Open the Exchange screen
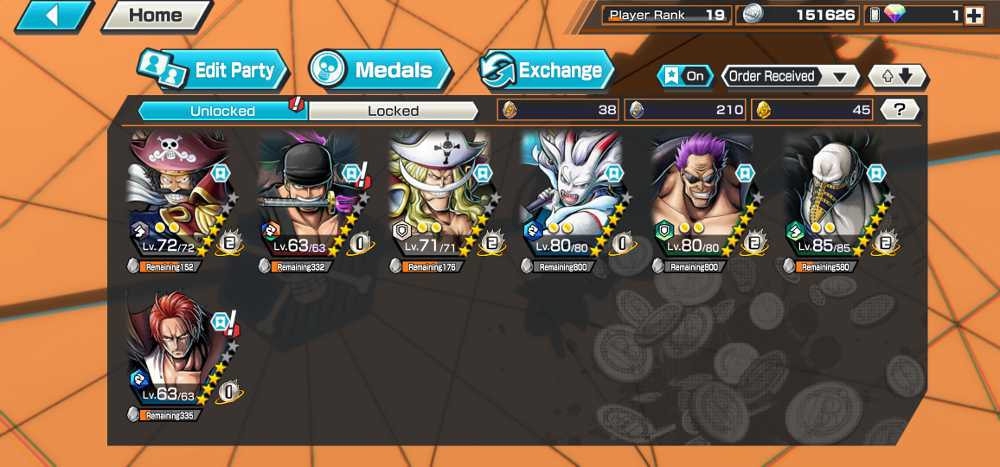 pos(546,70)
